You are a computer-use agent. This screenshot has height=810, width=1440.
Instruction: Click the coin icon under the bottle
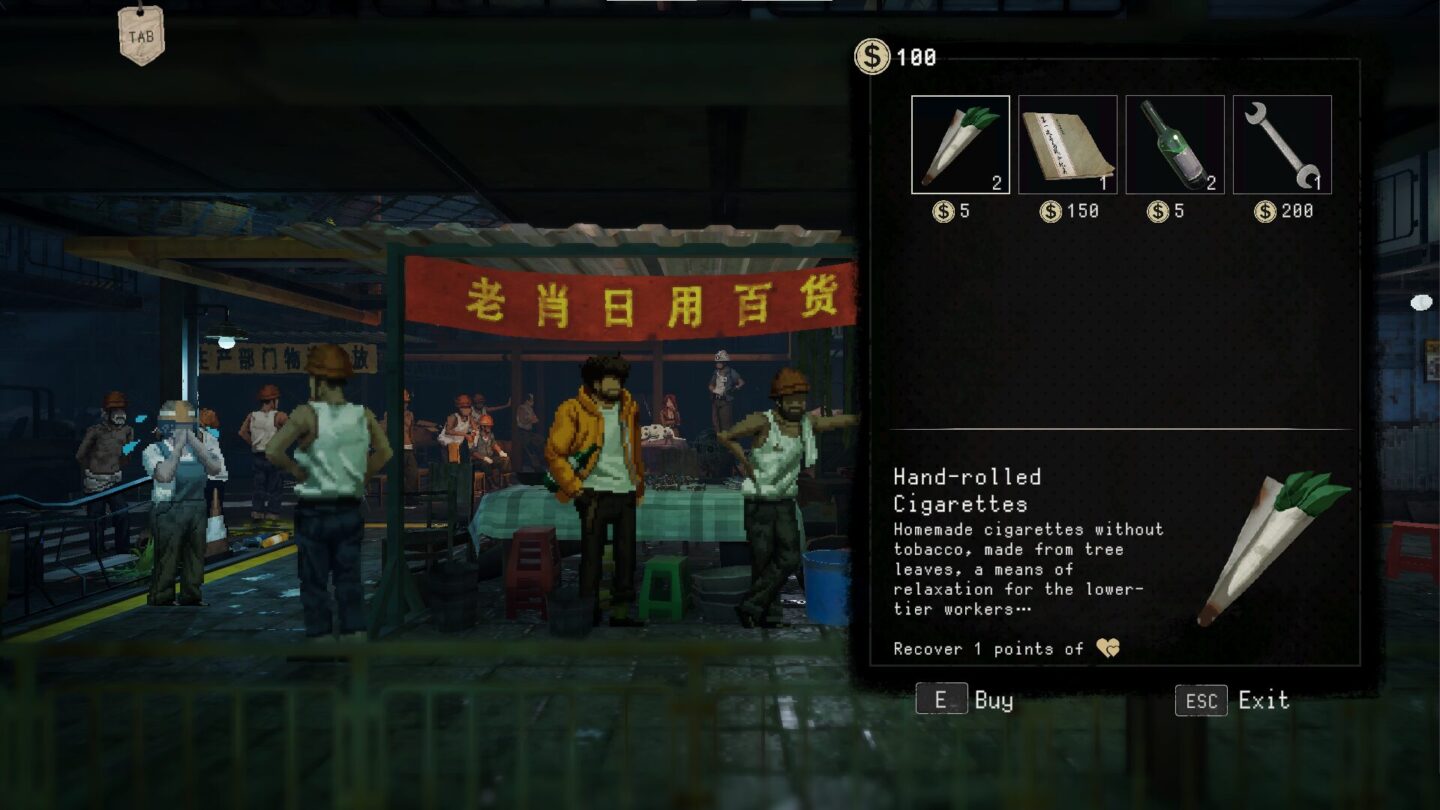pos(1157,211)
